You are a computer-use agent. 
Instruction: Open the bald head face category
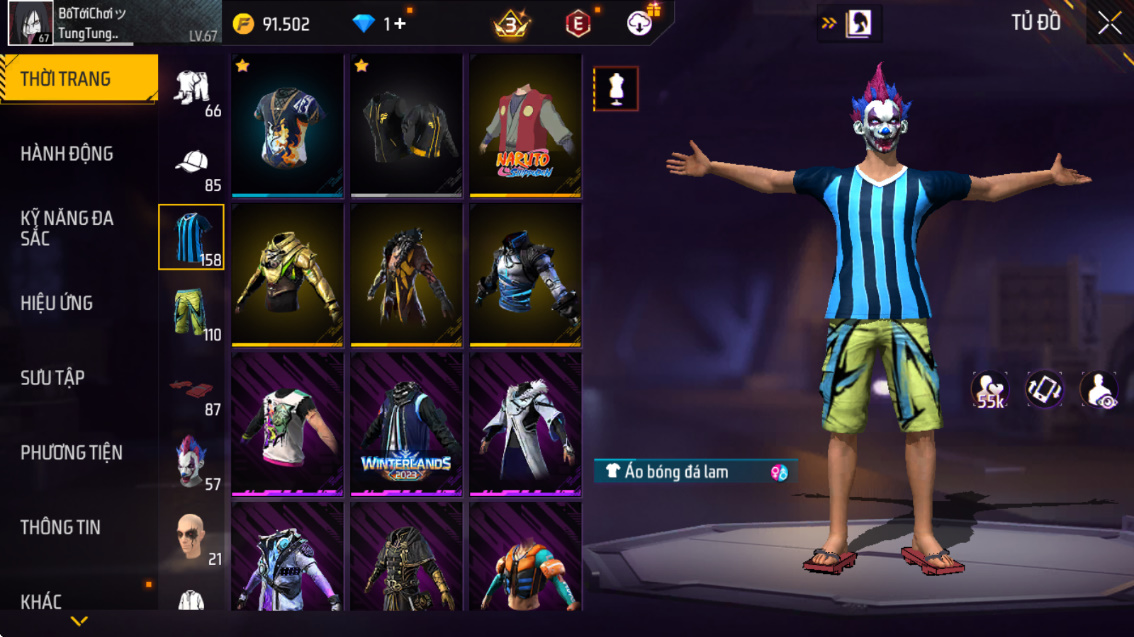click(190, 537)
